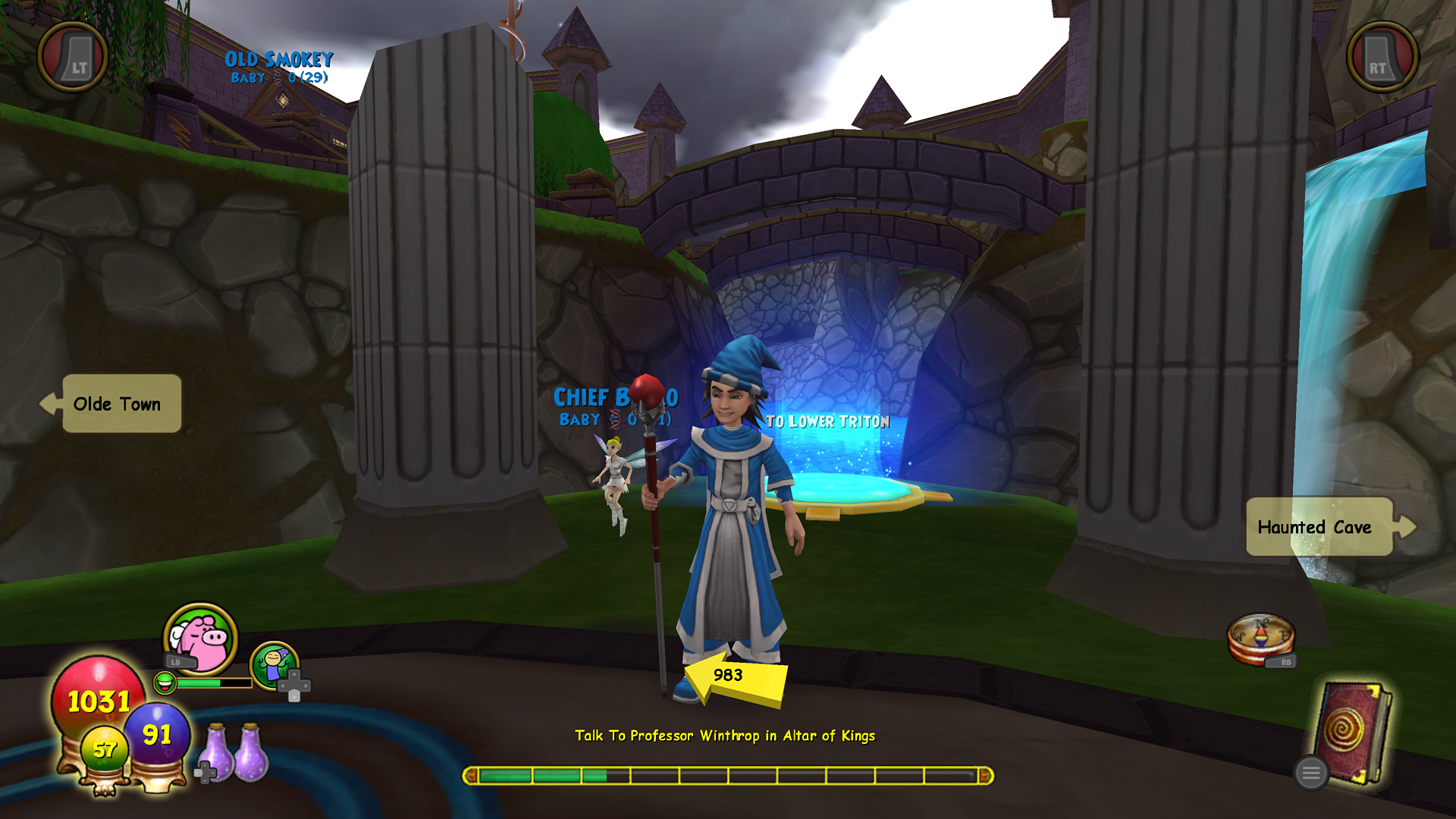Select the pink pig pet portrait
This screenshot has height=819, width=1456.
[x=200, y=639]
